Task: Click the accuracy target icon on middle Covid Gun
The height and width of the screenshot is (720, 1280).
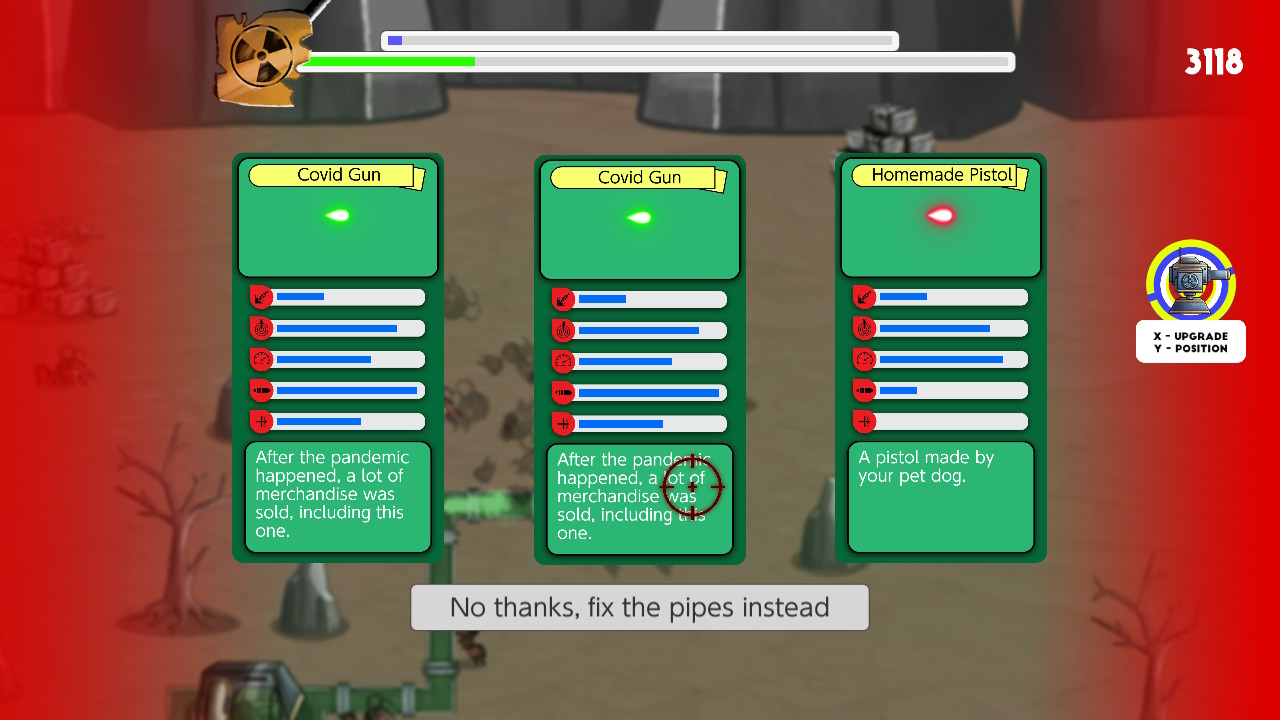Action: 565,330
